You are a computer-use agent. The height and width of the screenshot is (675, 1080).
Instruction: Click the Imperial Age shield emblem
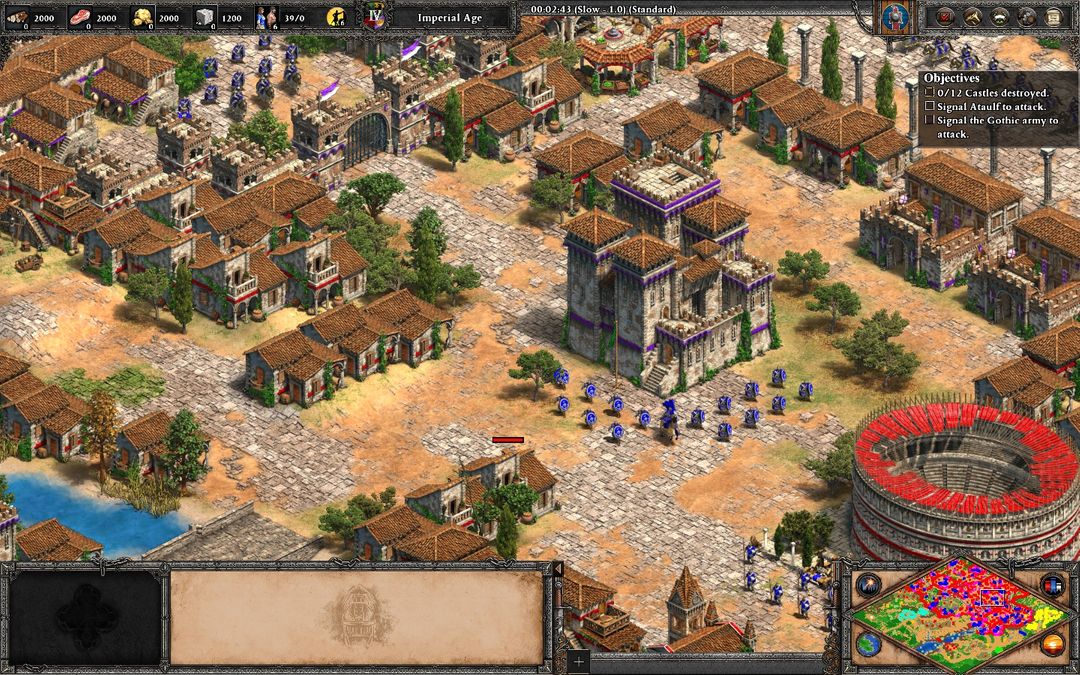375,17
